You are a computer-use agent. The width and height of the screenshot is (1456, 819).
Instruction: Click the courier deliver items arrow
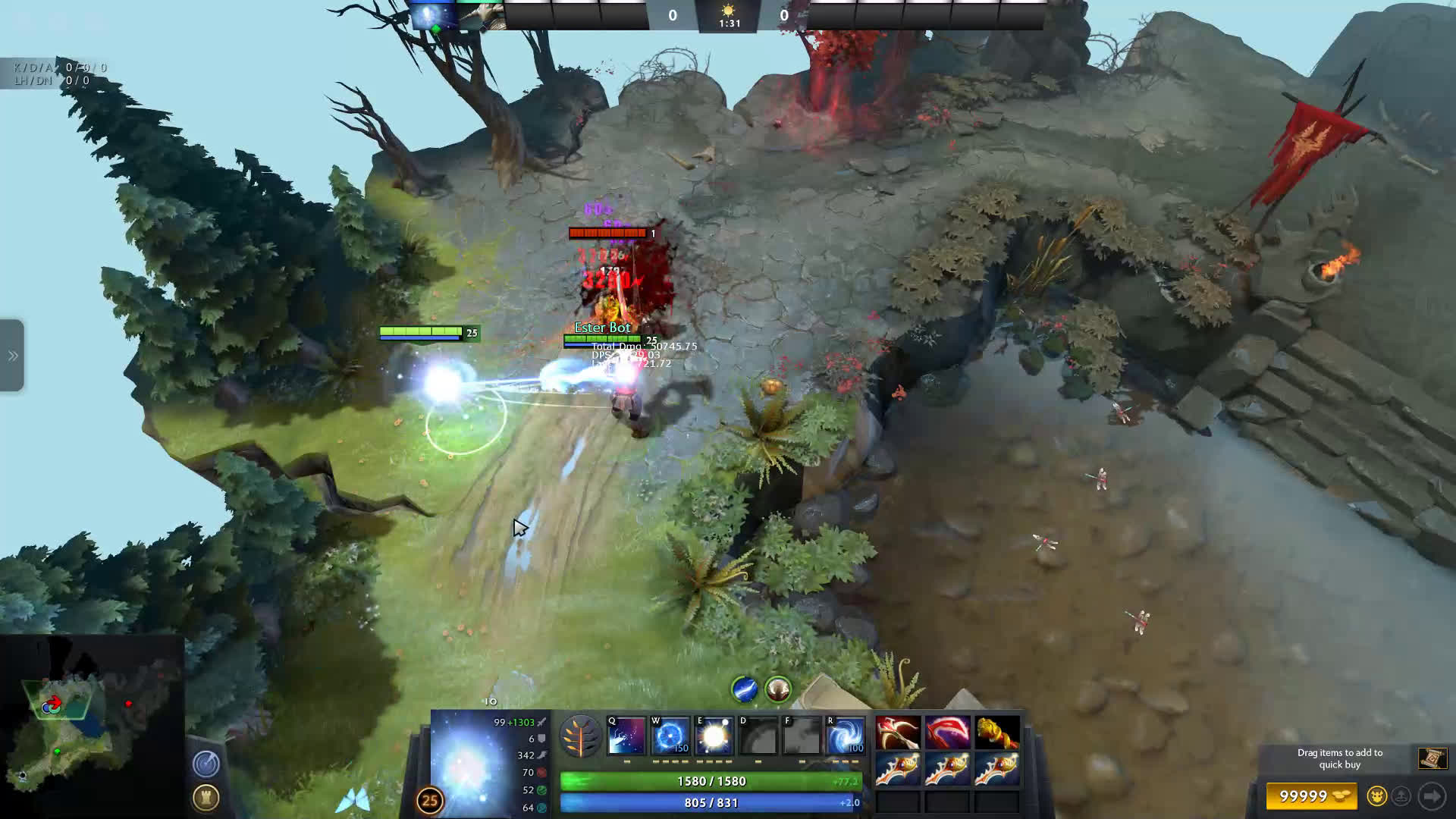tap(1432, 795)
